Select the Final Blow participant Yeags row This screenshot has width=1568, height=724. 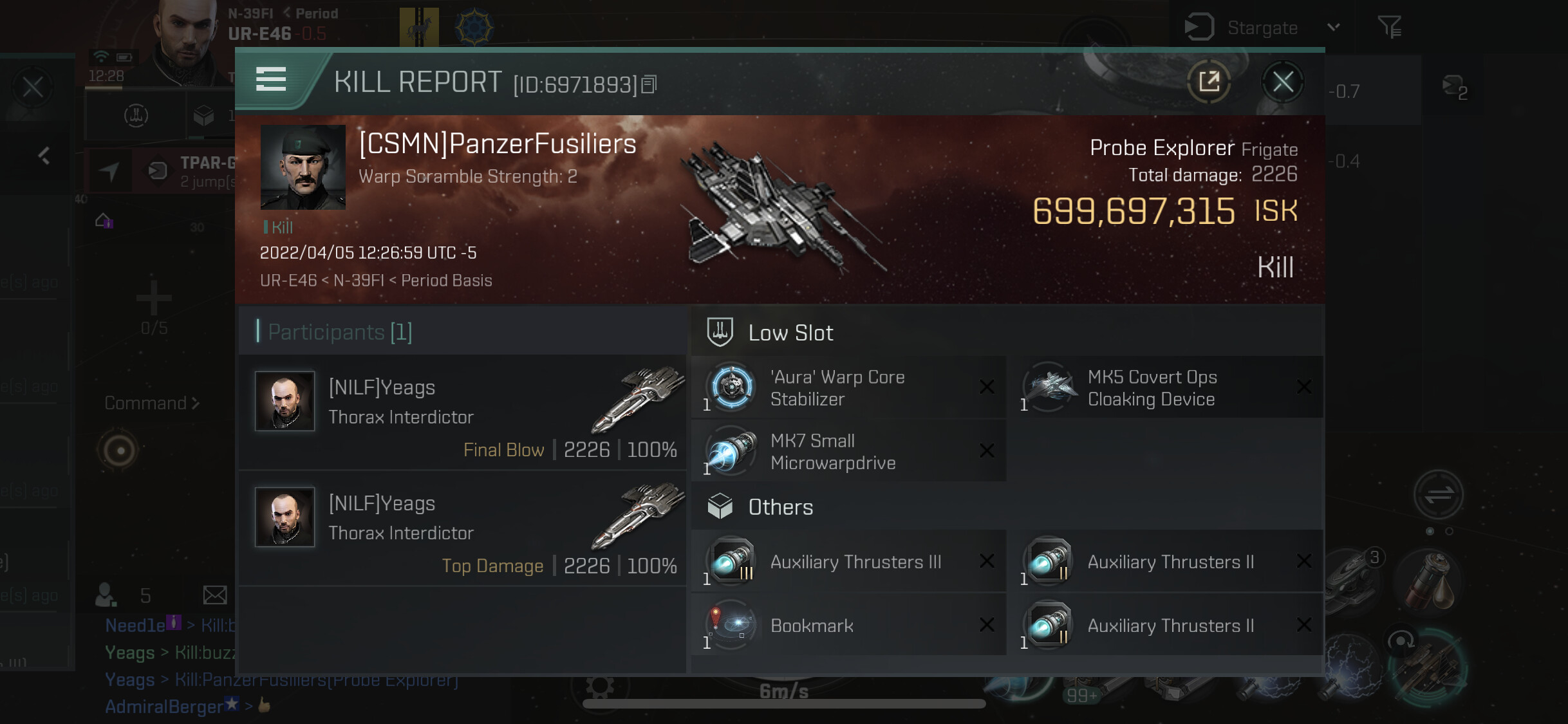point(463,413)
